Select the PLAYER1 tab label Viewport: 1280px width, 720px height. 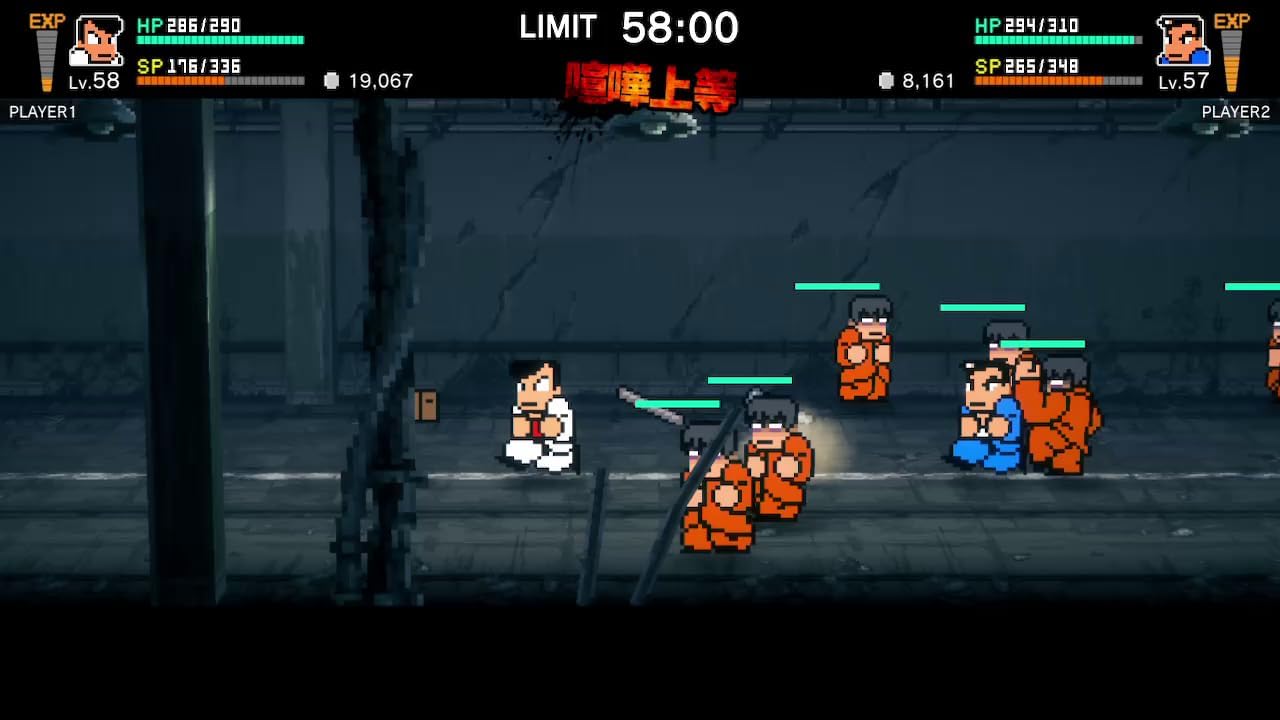pyautogui.click(x=42, y=112)
